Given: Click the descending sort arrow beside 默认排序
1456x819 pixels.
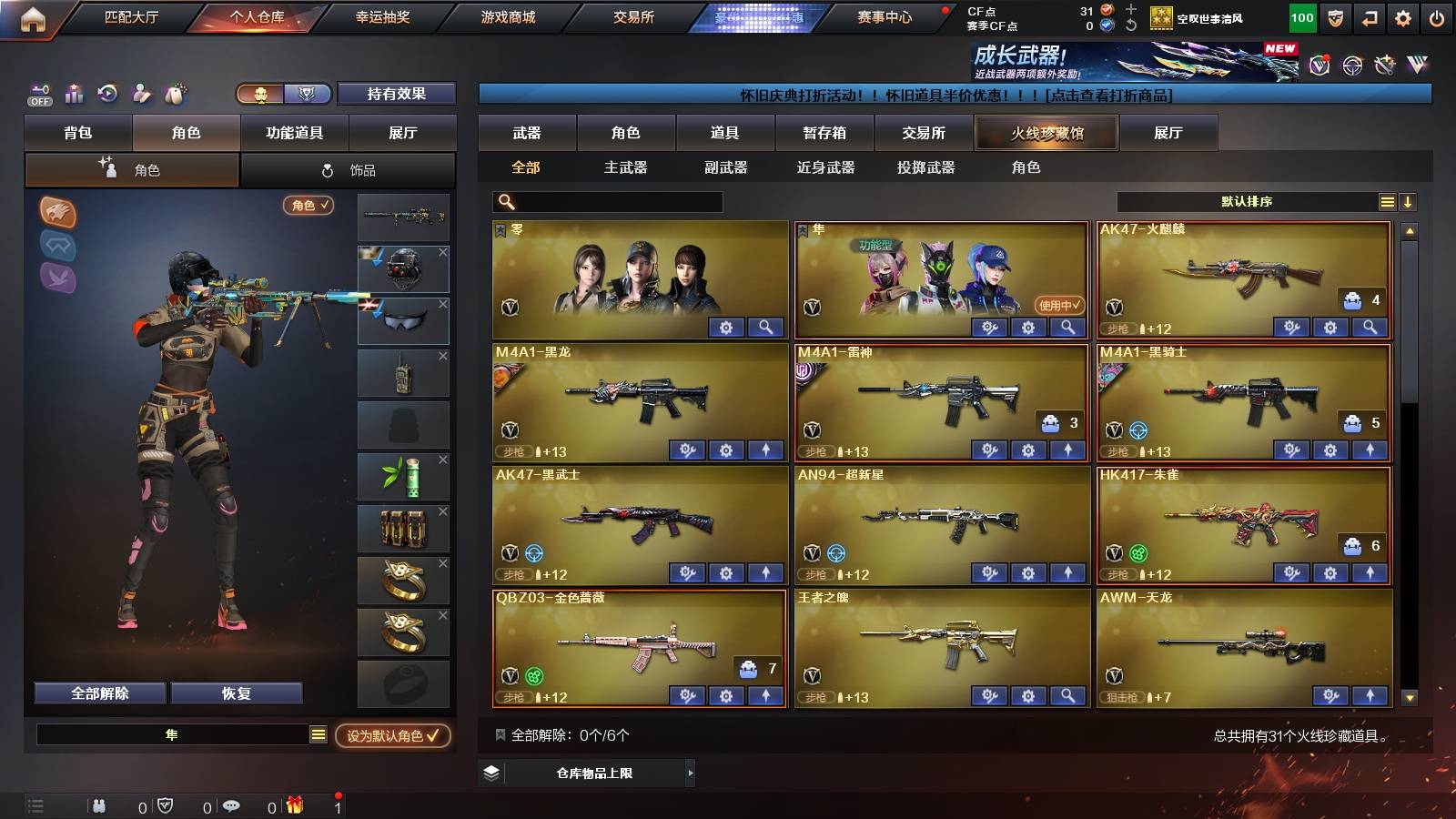Looking at the screenshot, I should (x=1408, y=201).
